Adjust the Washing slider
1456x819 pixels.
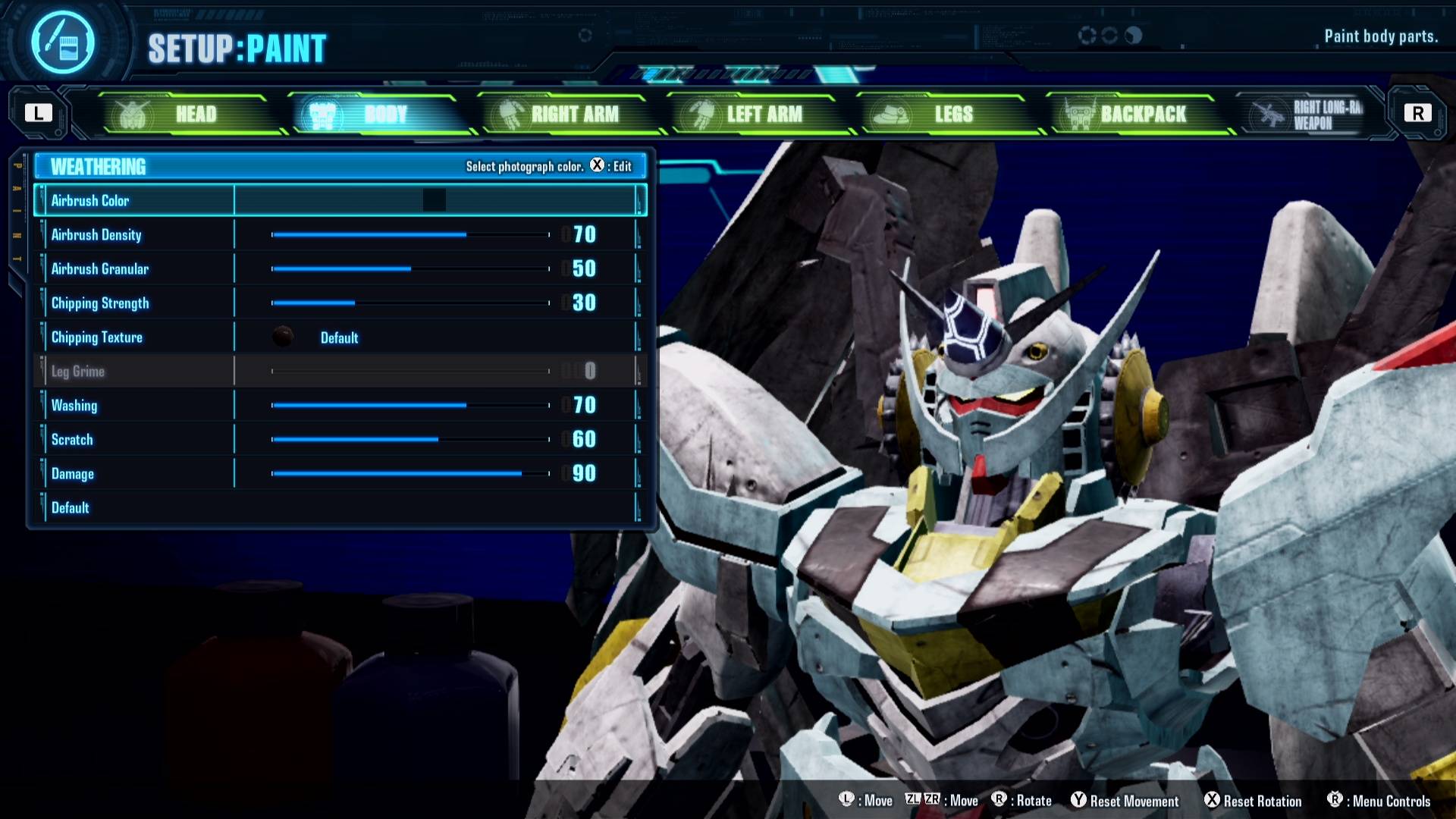click(409, 406)
